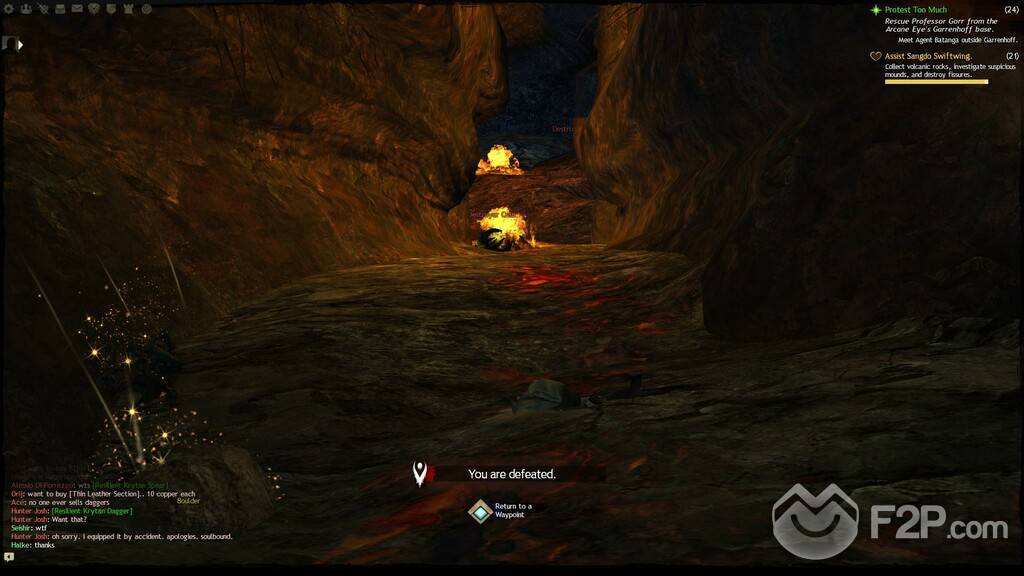Open the crossed swords hero icon
This screenshot has width=1024, height=576.
tap(43, 9)
